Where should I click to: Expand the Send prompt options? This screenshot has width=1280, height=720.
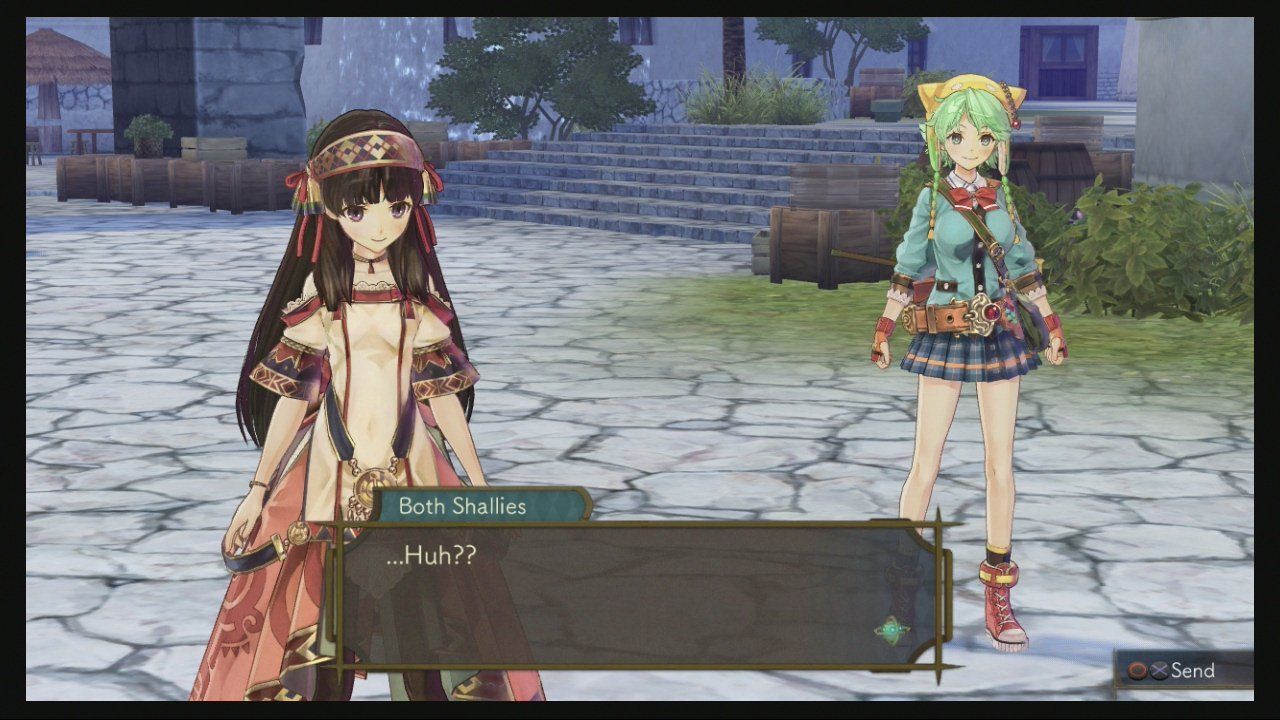pos(1185,670)
